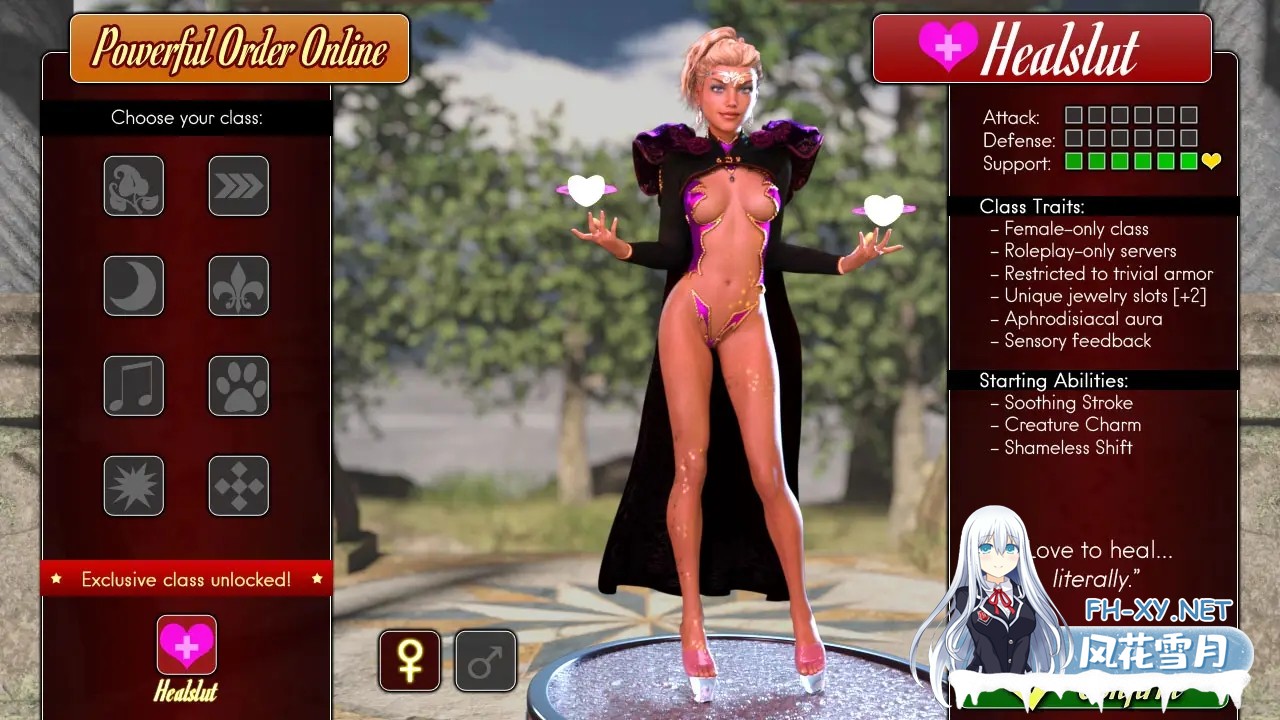
Task: Click the Exclusive class unlocked banner
Action: click(186, 578)
